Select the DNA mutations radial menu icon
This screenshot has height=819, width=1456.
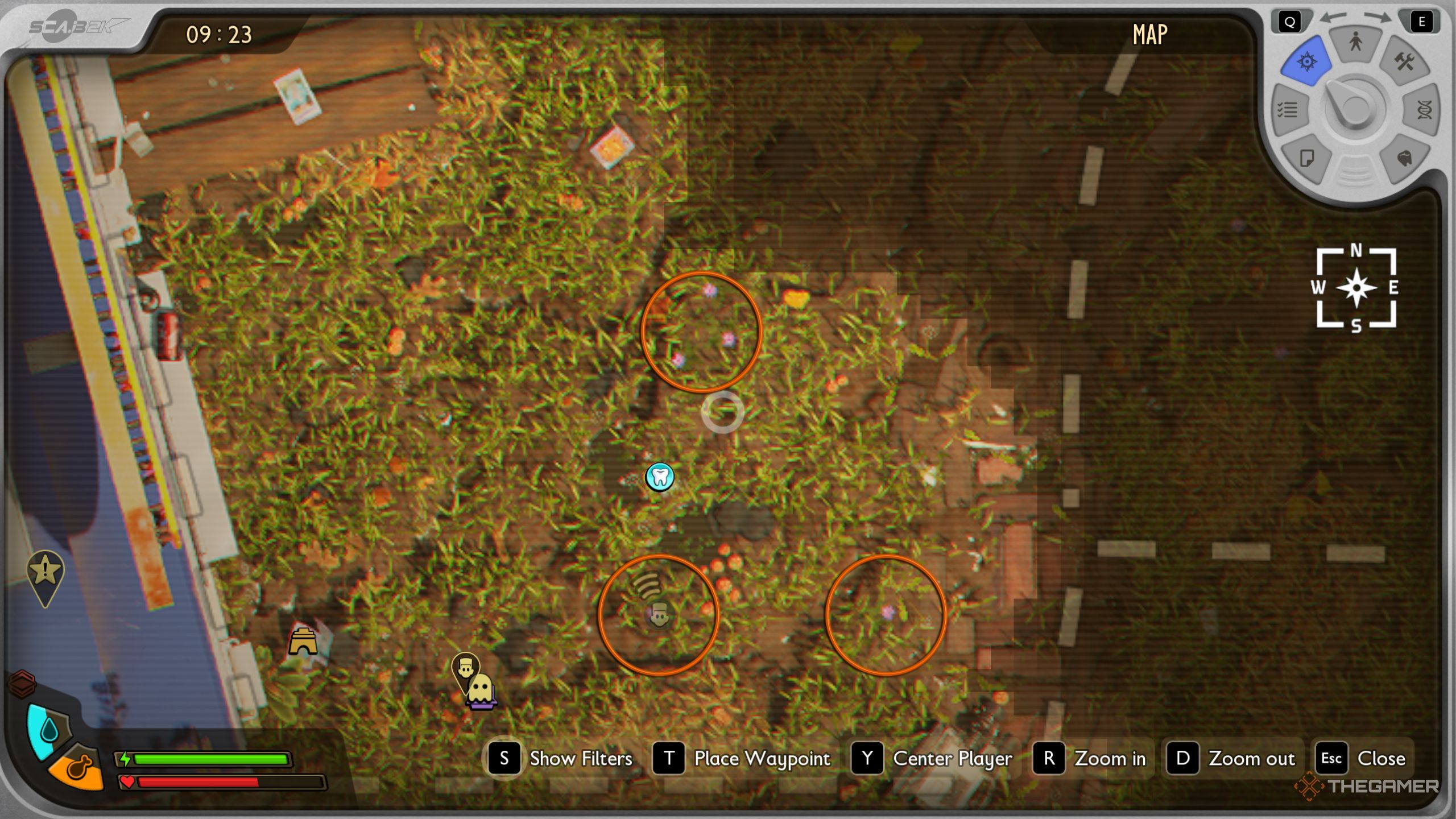click(x=1423, y=111)
